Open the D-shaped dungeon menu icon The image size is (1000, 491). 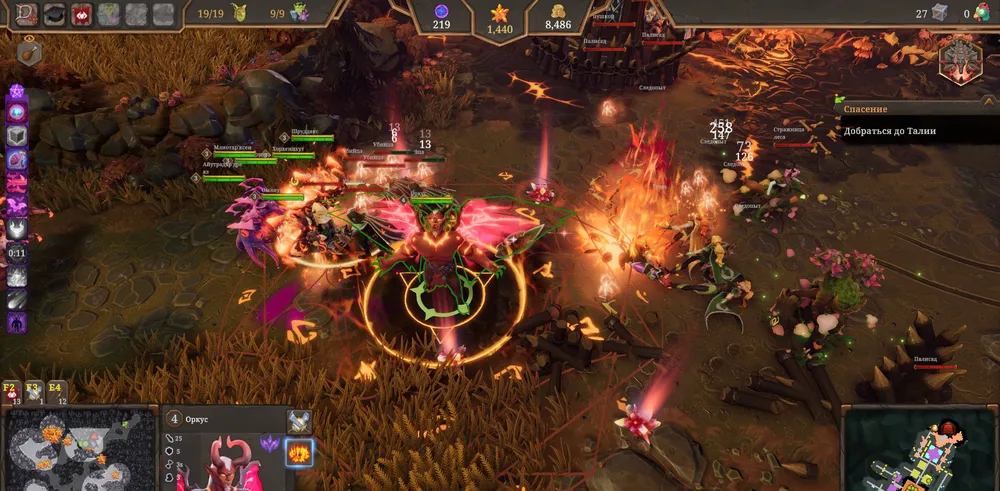(x=23, y=14)
